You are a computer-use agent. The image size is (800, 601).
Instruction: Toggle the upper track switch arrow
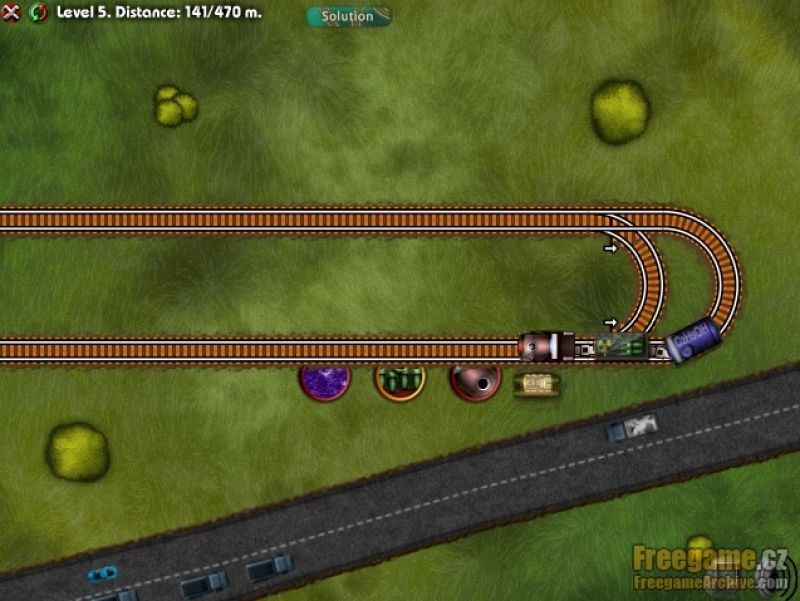[609, 245]
